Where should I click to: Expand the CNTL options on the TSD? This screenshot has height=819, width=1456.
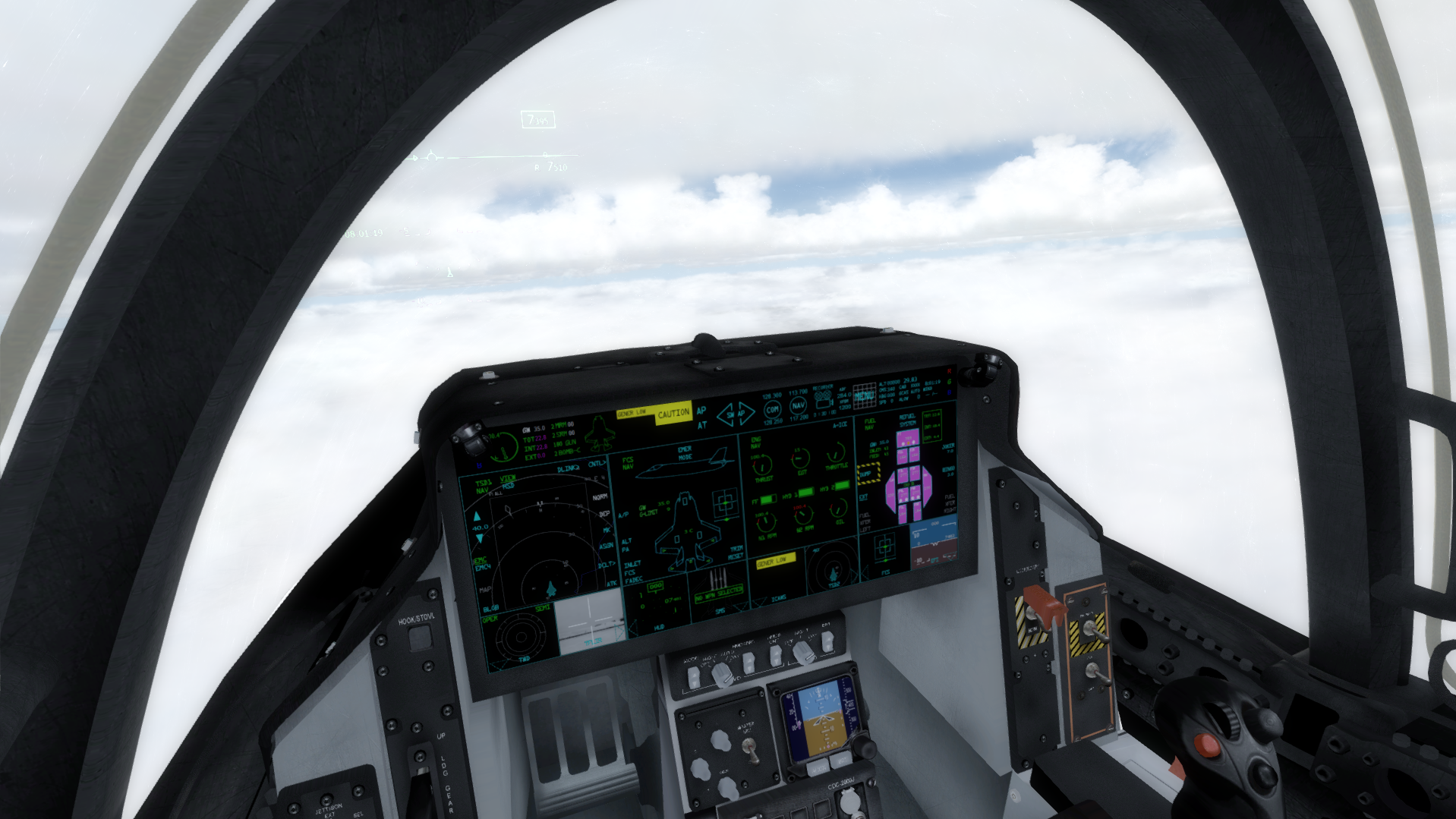pyautogui.click(x=597, y=462)
